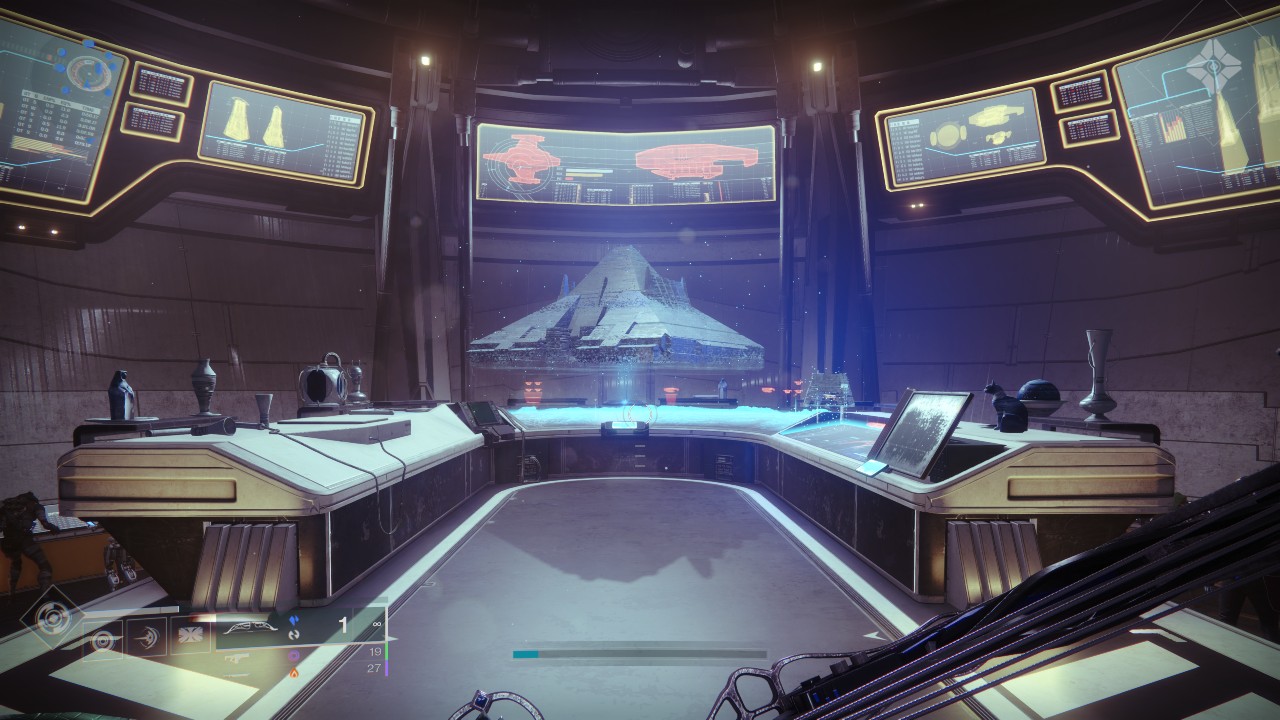Toggle the purple Void buff icon
The width and height of the screenshot is (1280, 720).
pos(296,656)
